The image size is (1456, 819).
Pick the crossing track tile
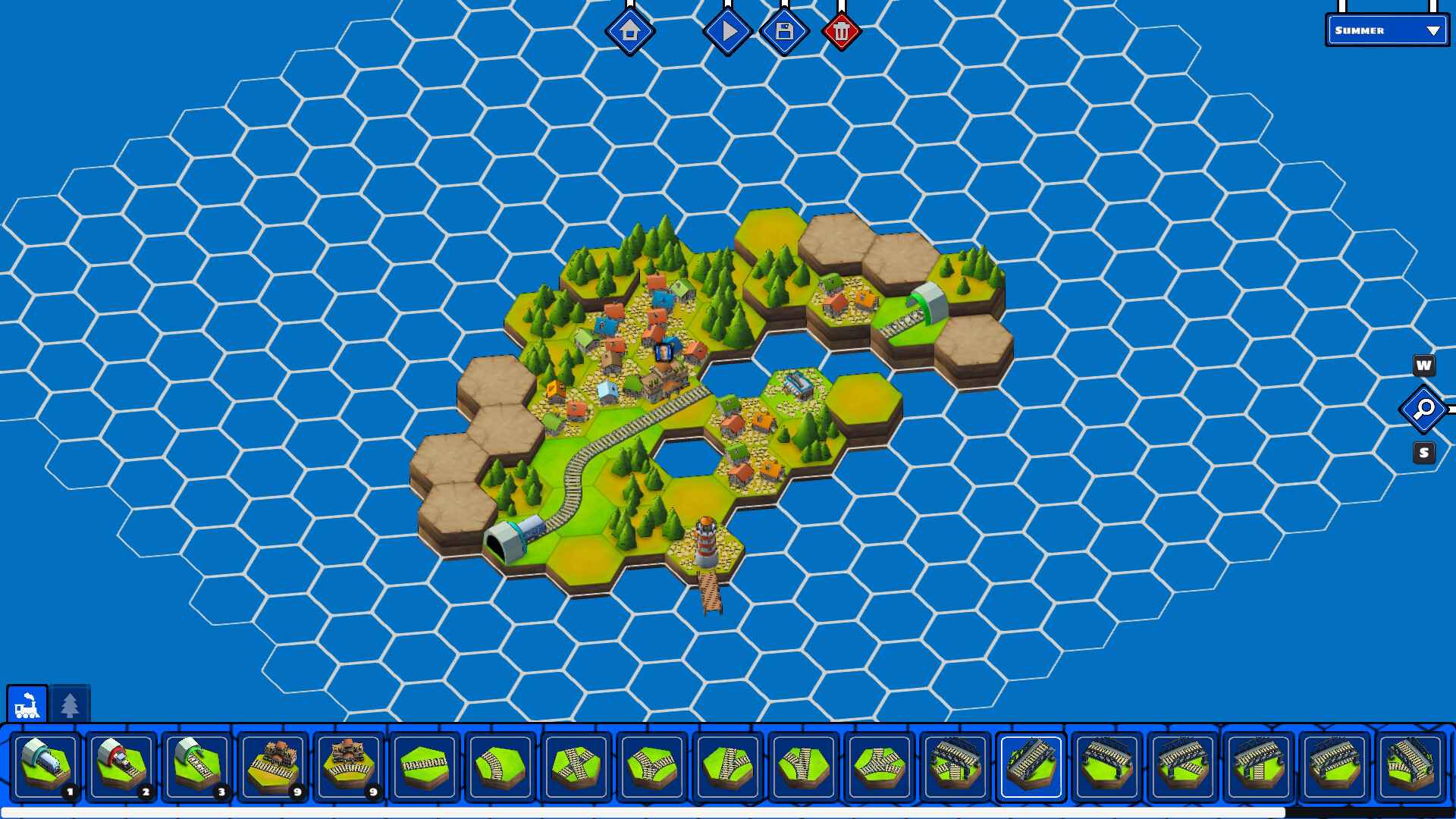tap(574, 766)
